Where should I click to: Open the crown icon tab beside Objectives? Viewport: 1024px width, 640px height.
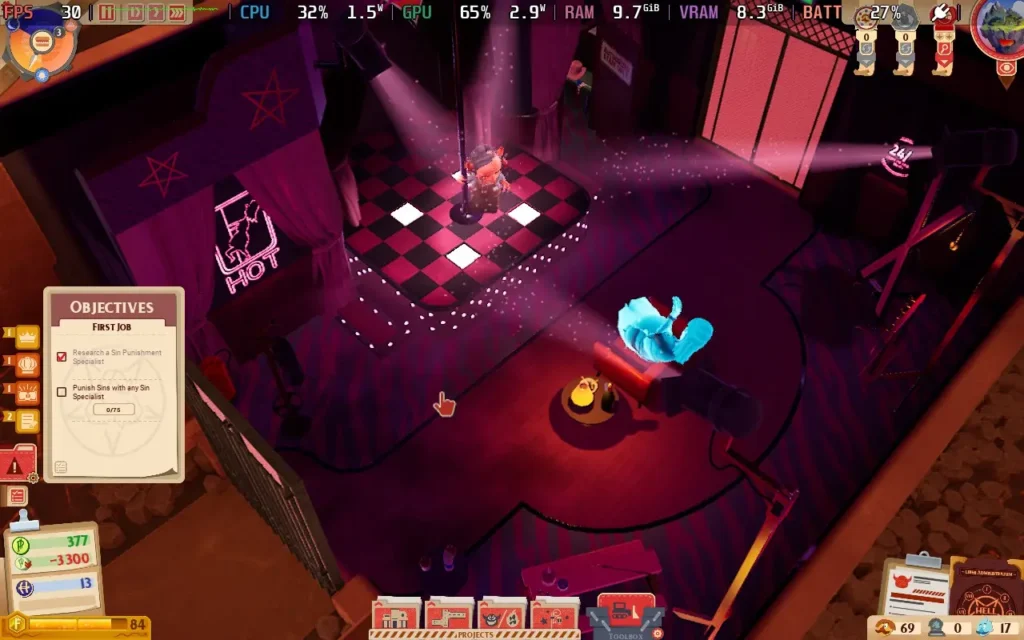27,336
